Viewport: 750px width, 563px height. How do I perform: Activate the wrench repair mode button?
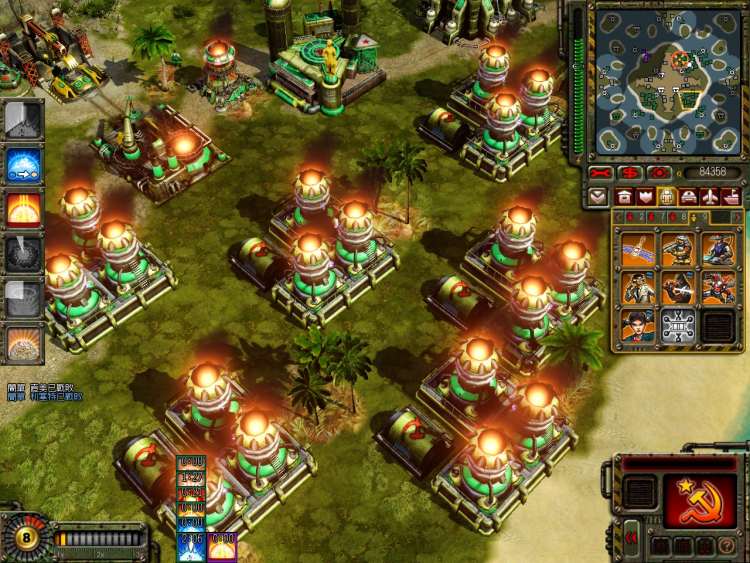(x=601, y=173)
